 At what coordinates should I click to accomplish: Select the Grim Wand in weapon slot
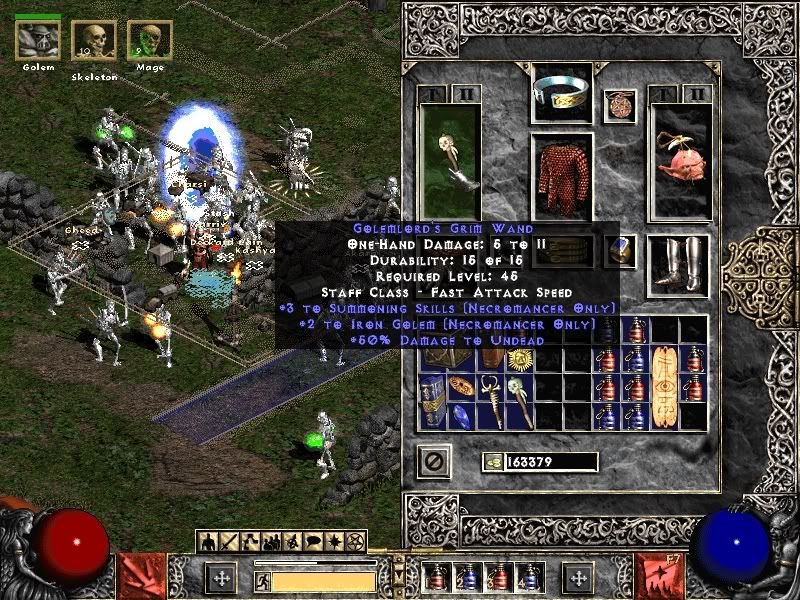click(x=450, y=160)
